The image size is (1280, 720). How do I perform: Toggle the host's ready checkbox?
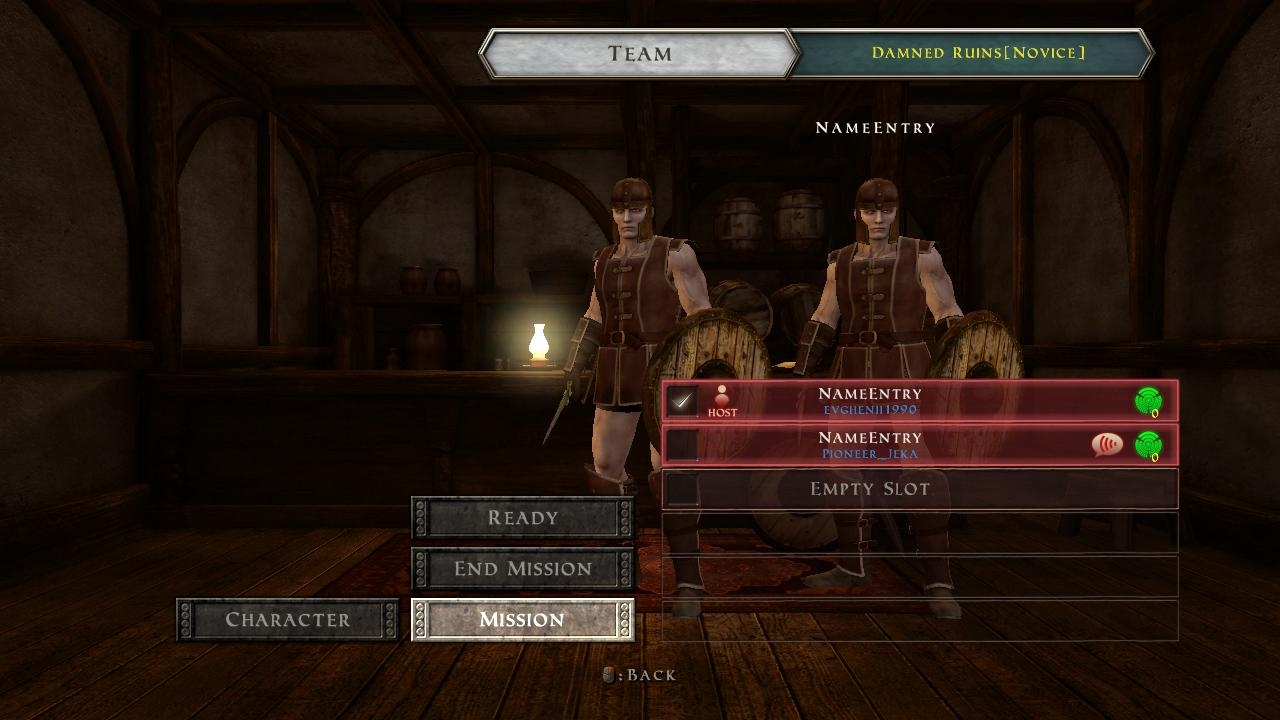pyautogui.click(x=683, y=401)
